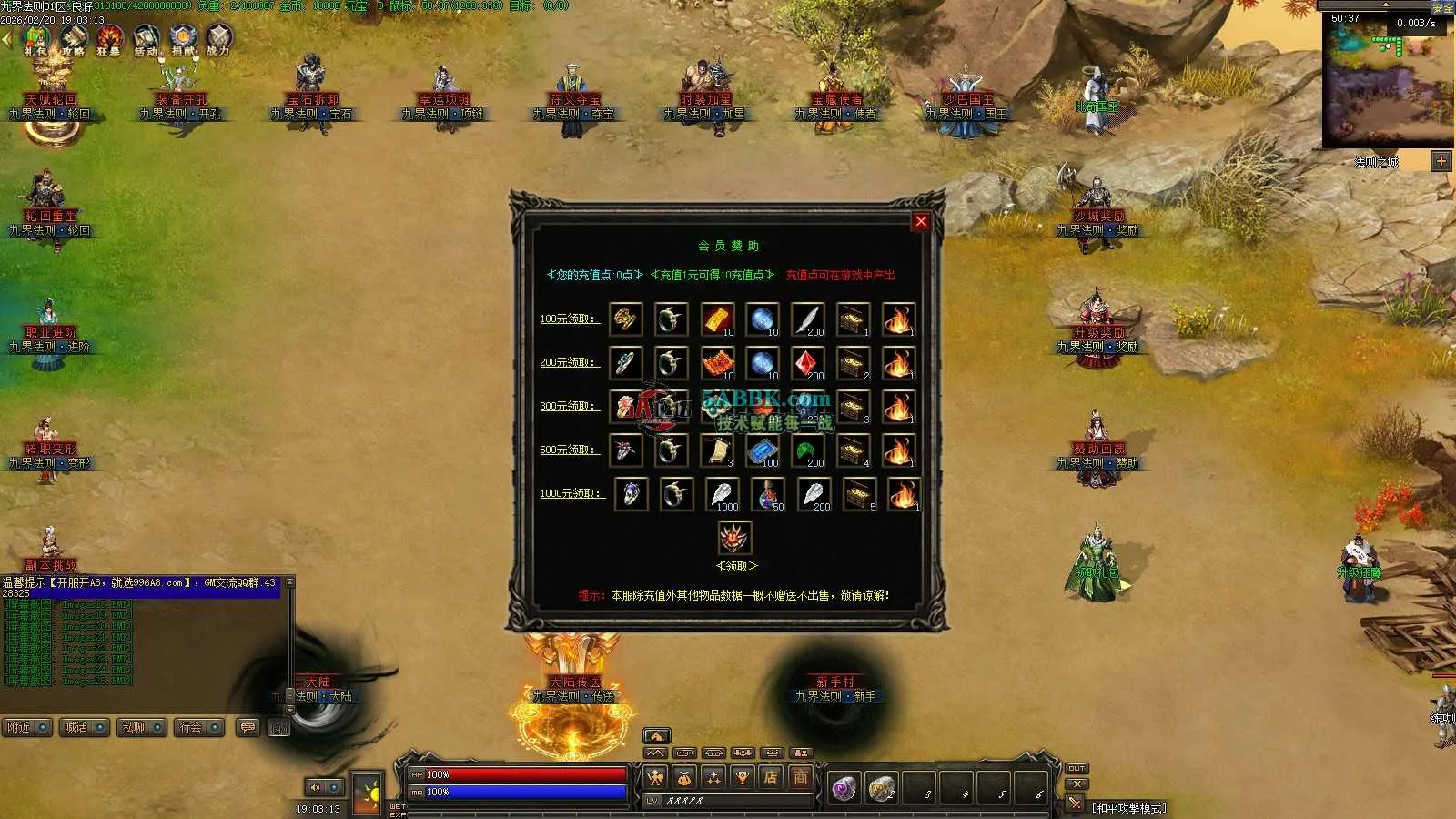Claim the 200元领取 reward tier
This screenshot has width=1456, height=819.
click(x=568, y=362)
